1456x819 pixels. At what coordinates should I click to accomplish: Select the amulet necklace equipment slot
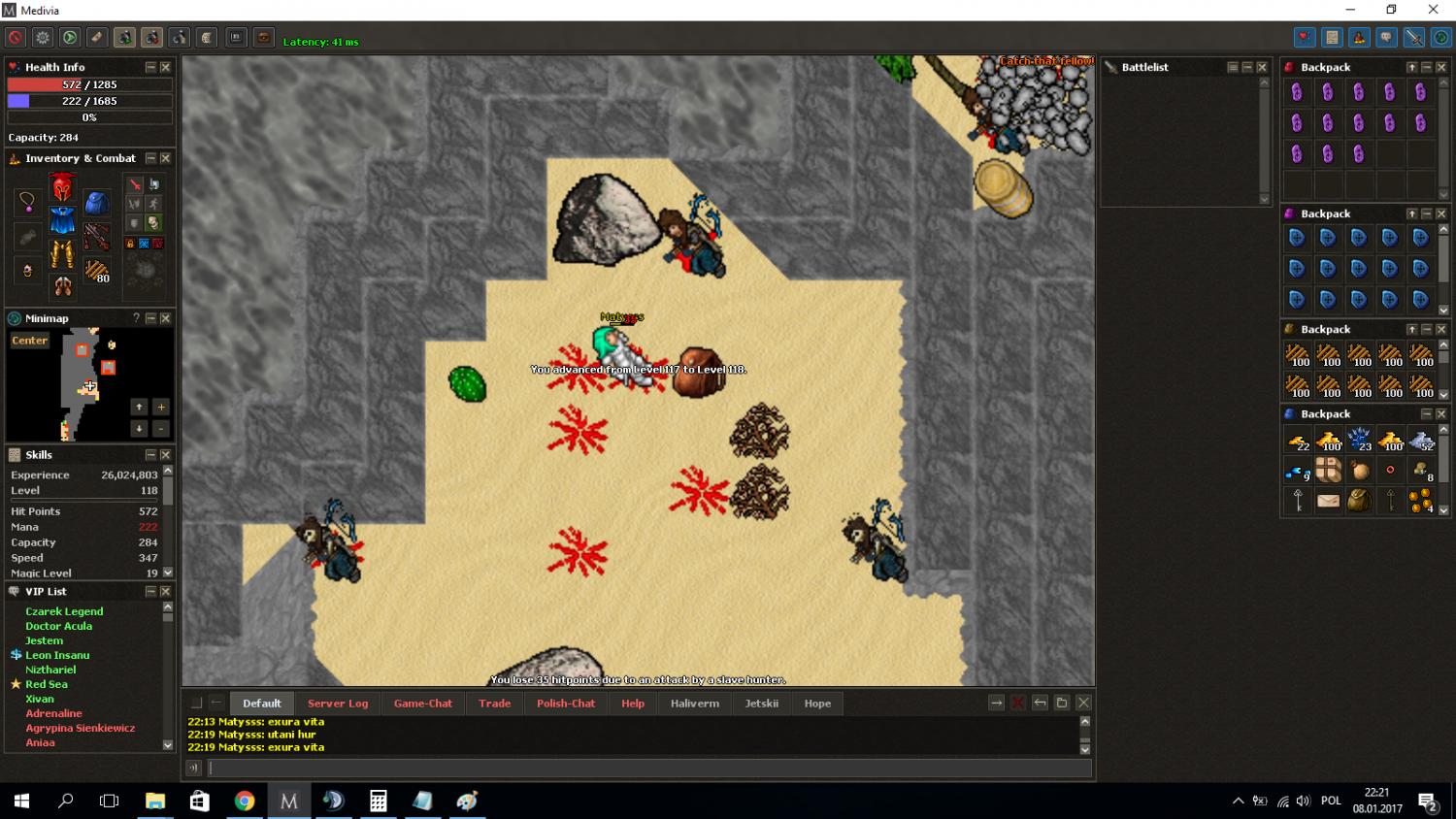coord(27,202)
